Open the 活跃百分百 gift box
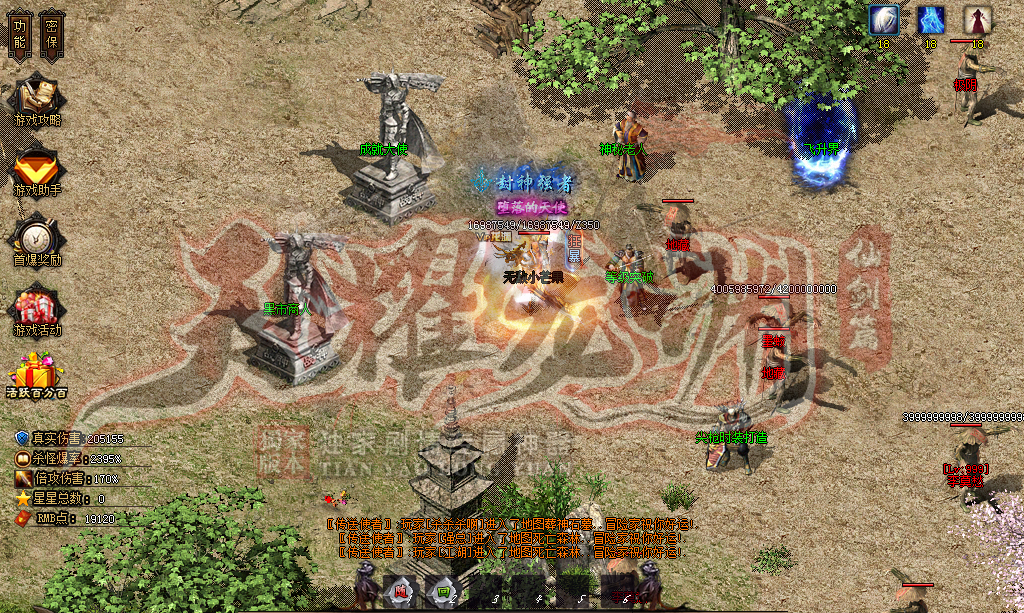1024x613 pixels. 37,375
